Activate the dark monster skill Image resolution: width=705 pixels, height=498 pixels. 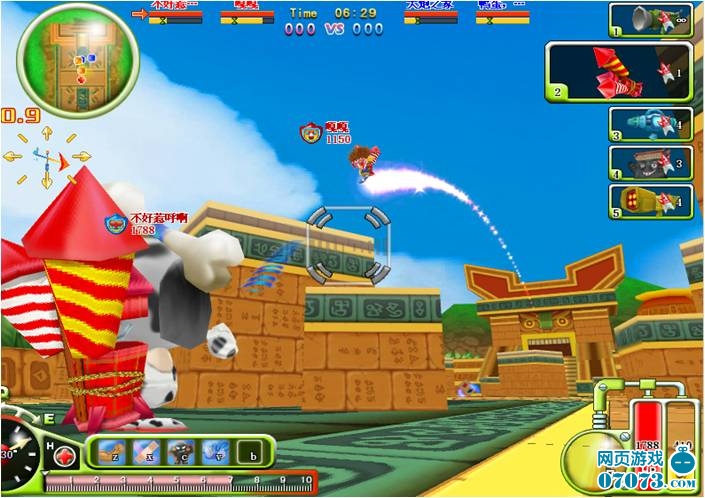click(180, 453)
